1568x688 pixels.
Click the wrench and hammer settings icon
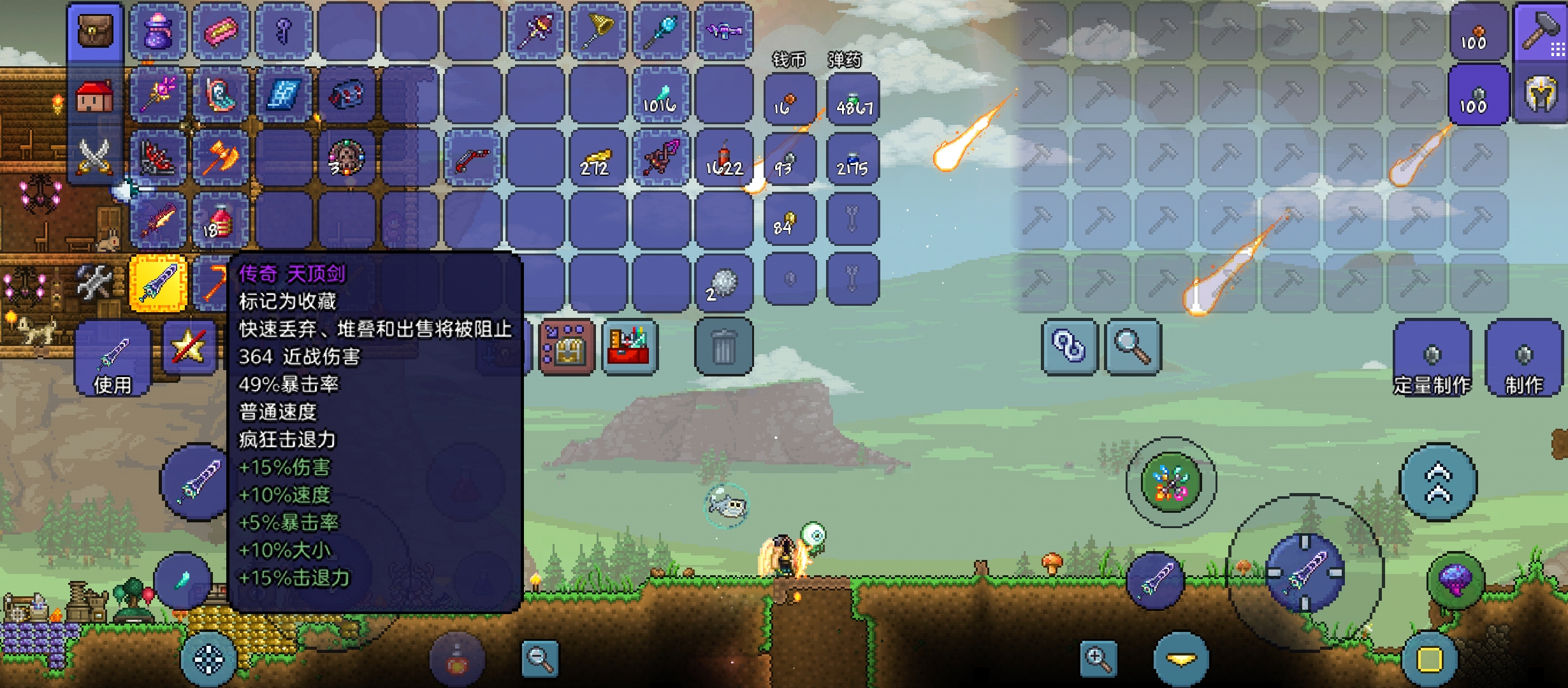tap(94, 282)
